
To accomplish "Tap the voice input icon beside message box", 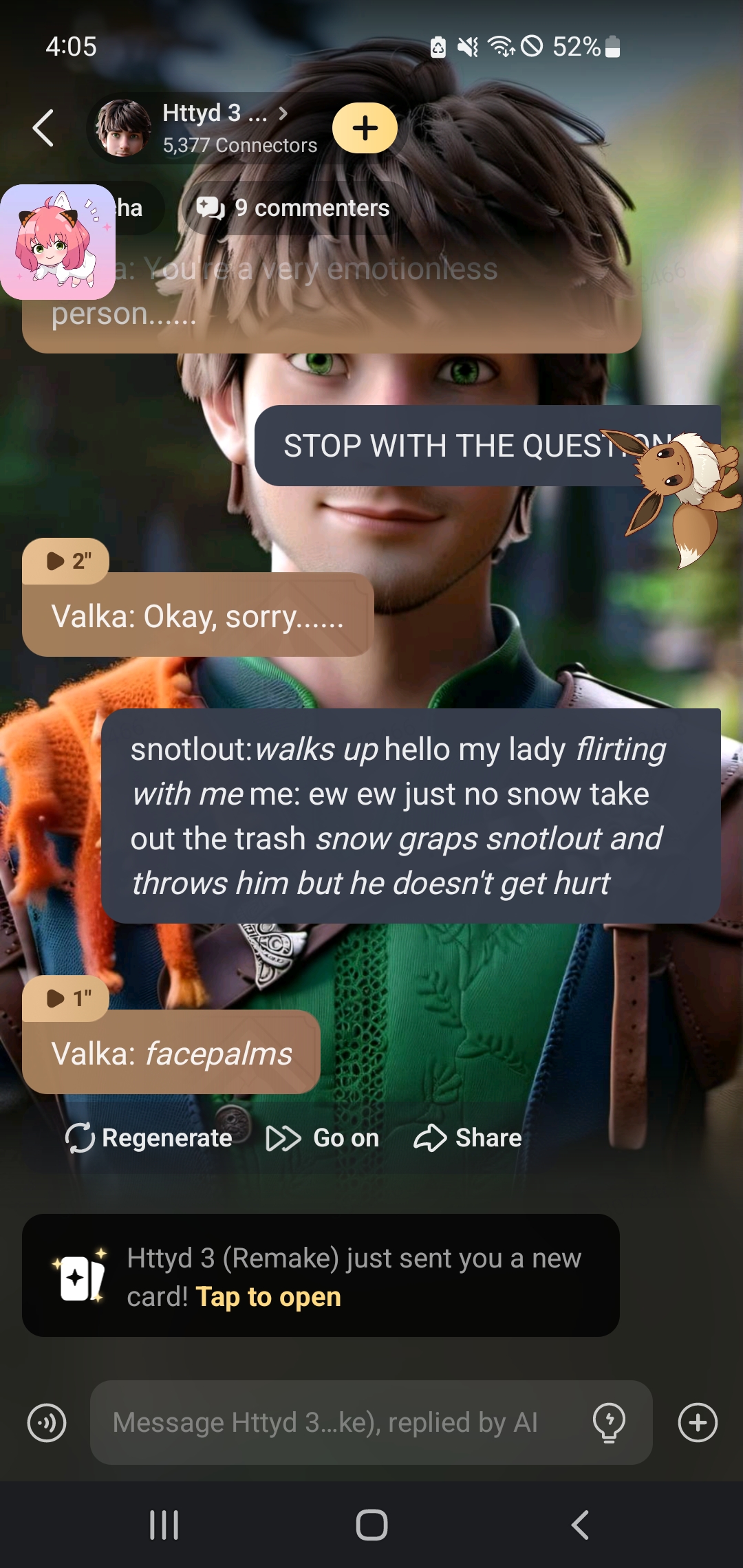I will [x=47, y=1422].
